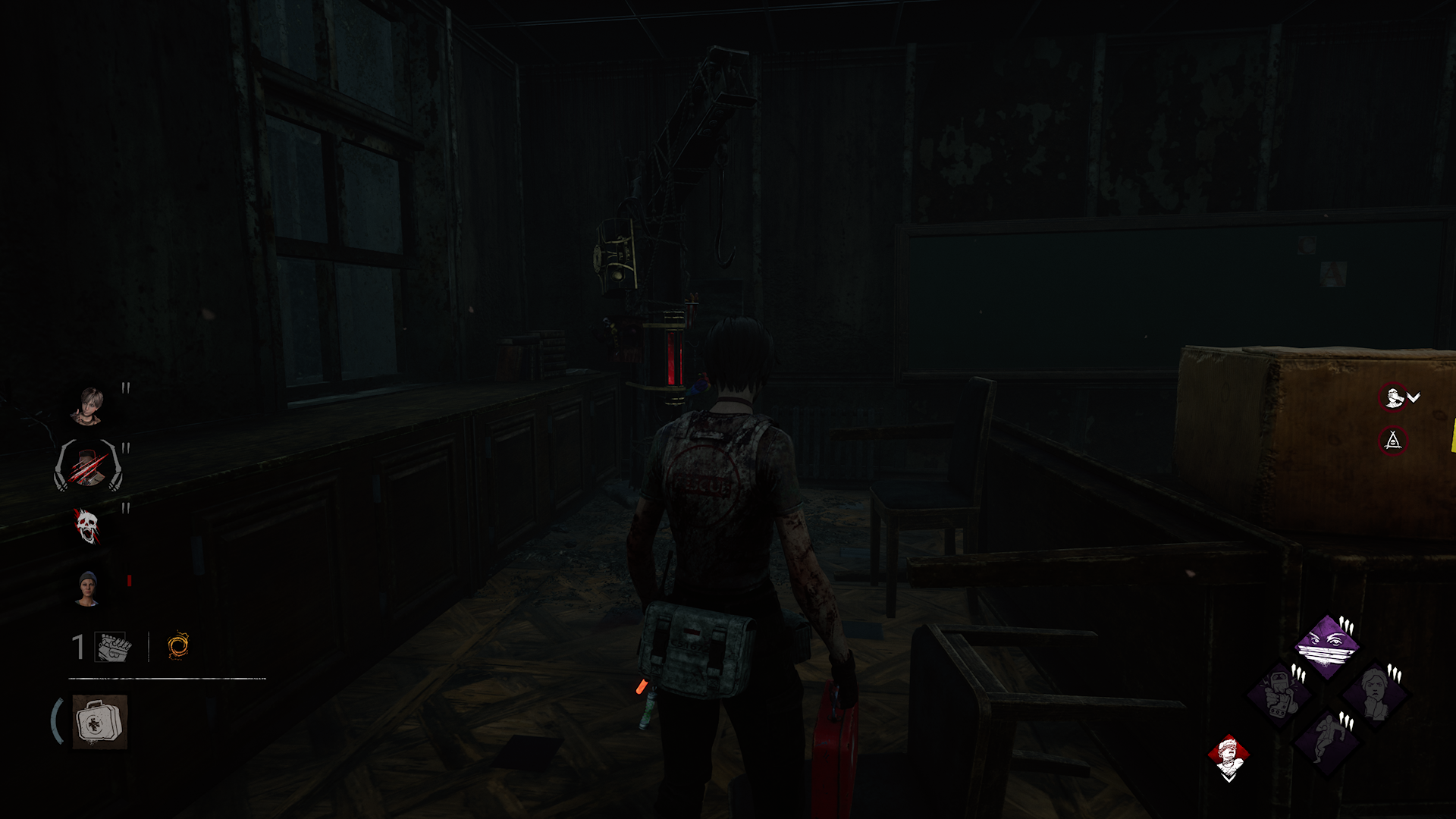This screenshot has width=1456, height=819.
Task: Click the sprinting survivor perk icon
Action: click(1326, 742)
